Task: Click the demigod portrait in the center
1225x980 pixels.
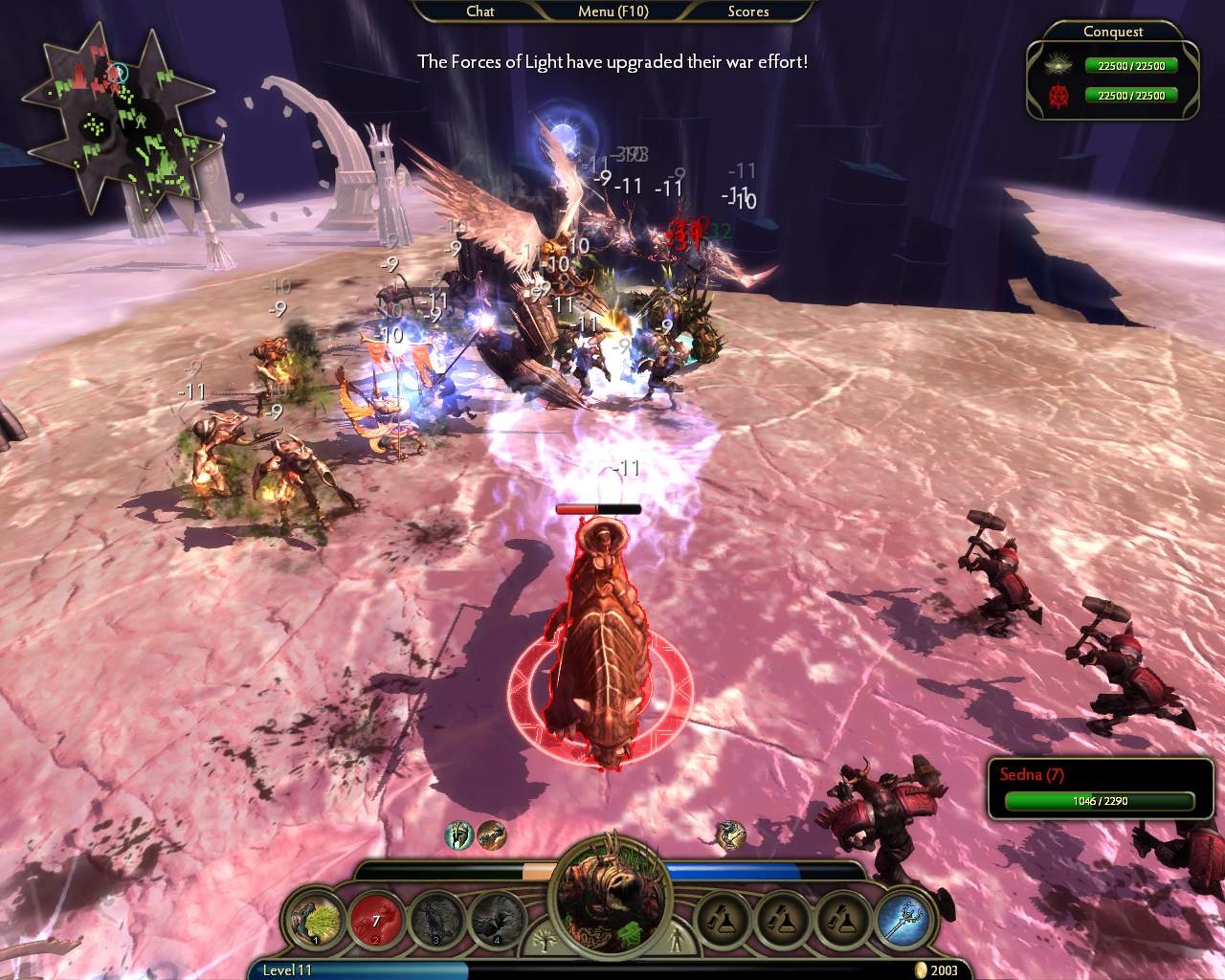Action: [x=612, y=895]
